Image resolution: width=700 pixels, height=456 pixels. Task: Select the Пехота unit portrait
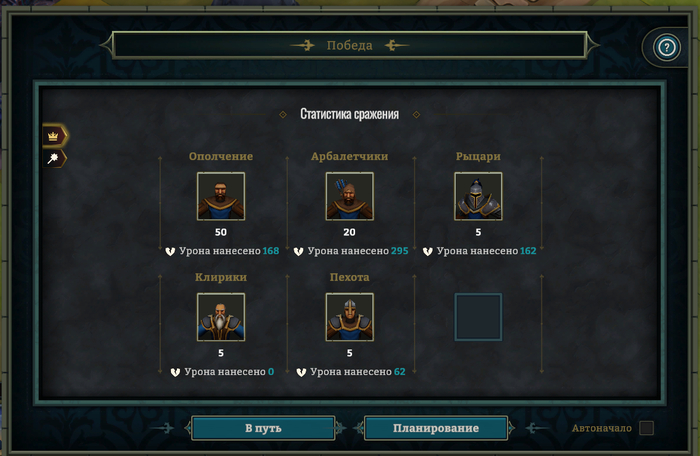(x=350, y=317)
